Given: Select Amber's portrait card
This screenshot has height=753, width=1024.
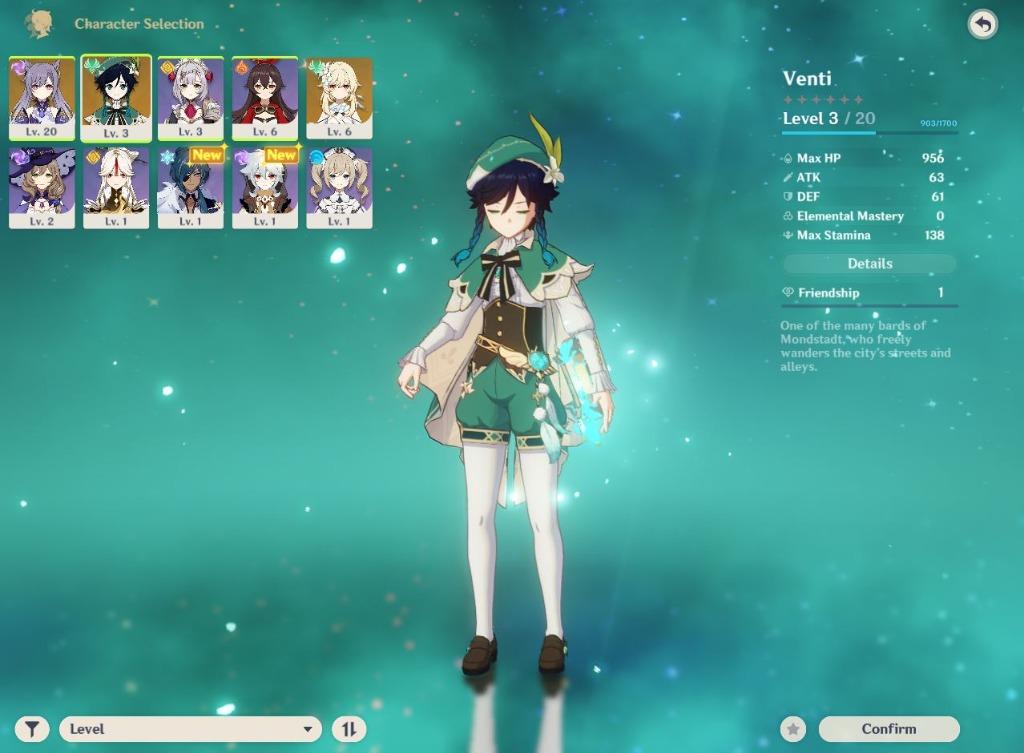Looking at the screenshot, I should click(265, 97).
